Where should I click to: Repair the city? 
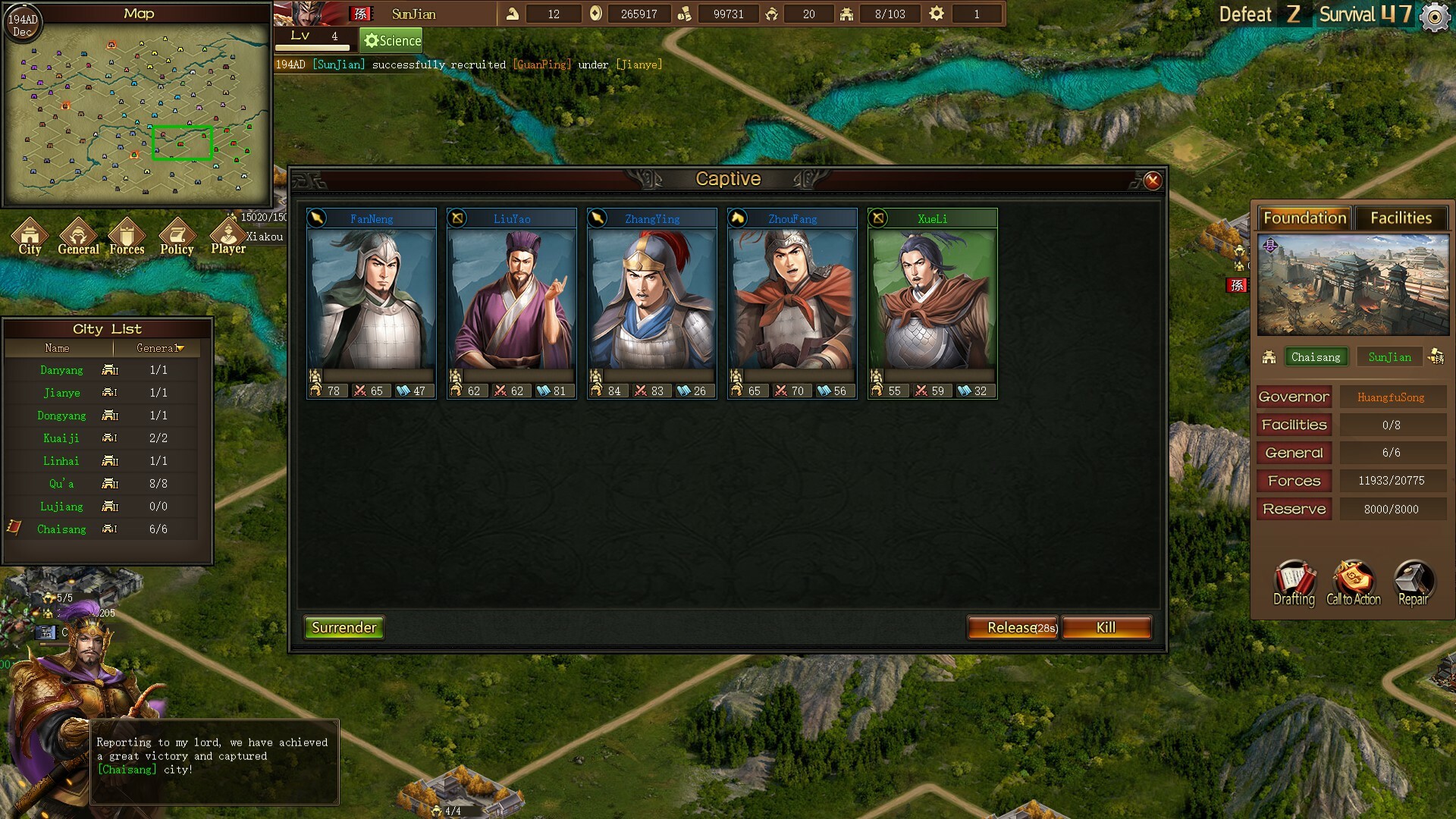click(1413, 583)
